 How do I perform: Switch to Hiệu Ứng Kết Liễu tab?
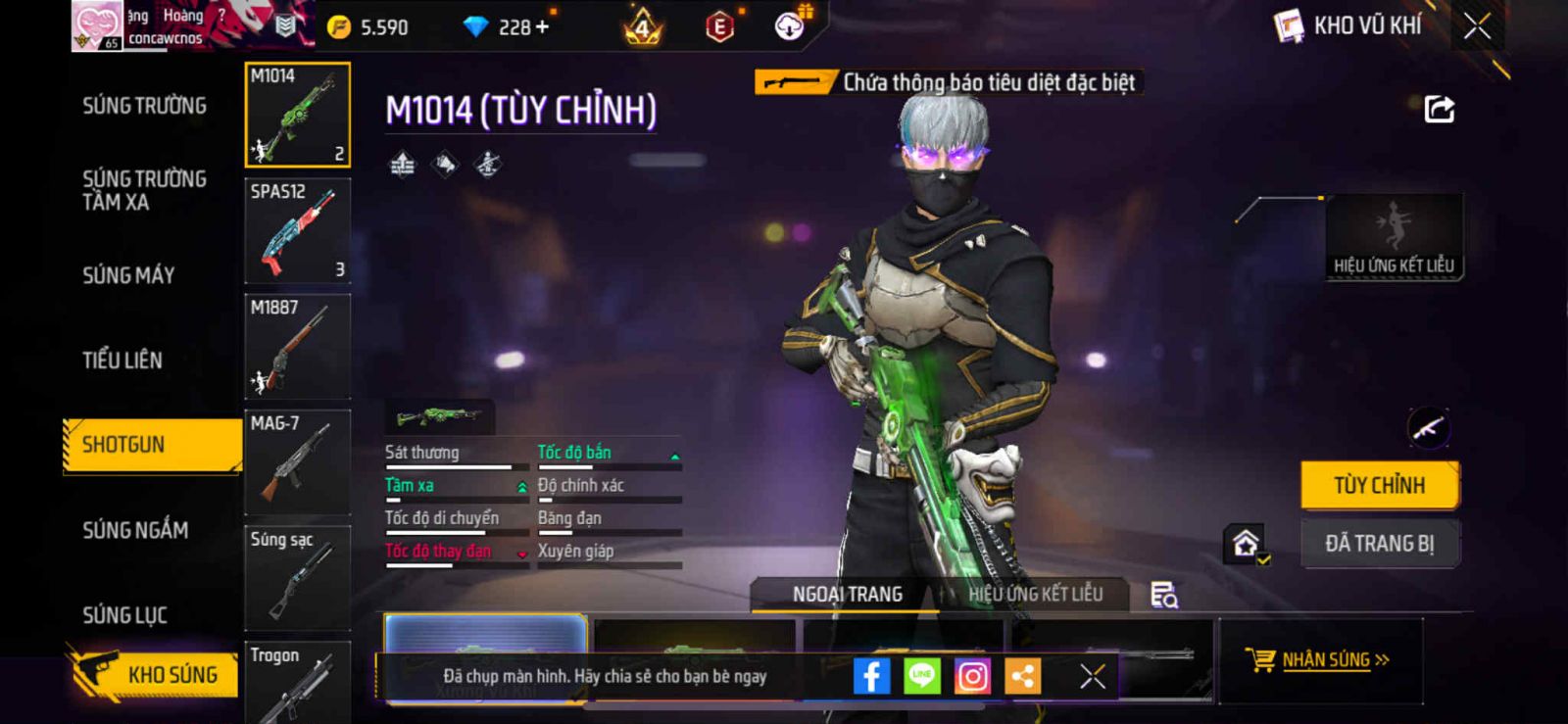pyautogui.click(x=1035, y=594)
